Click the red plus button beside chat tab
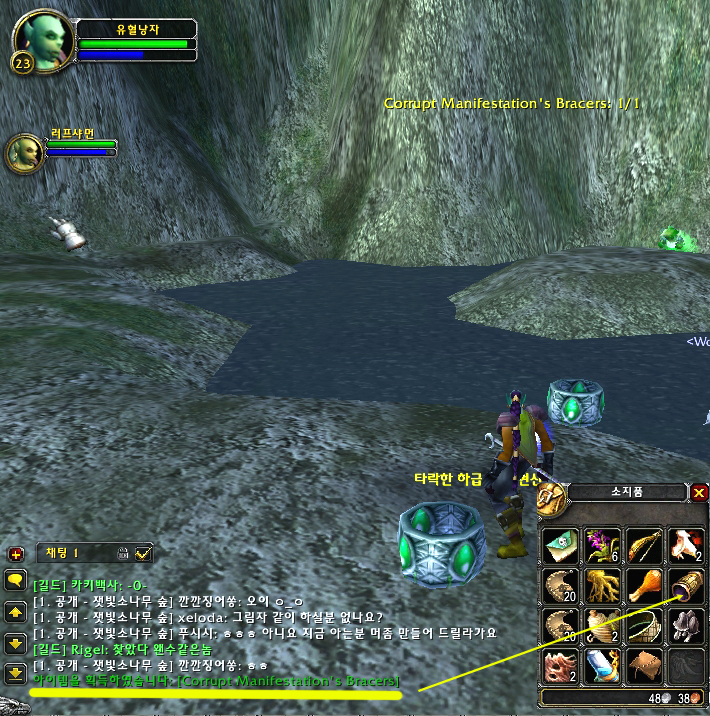This screenshot has width=710, height=716. (x=16, y=553)
